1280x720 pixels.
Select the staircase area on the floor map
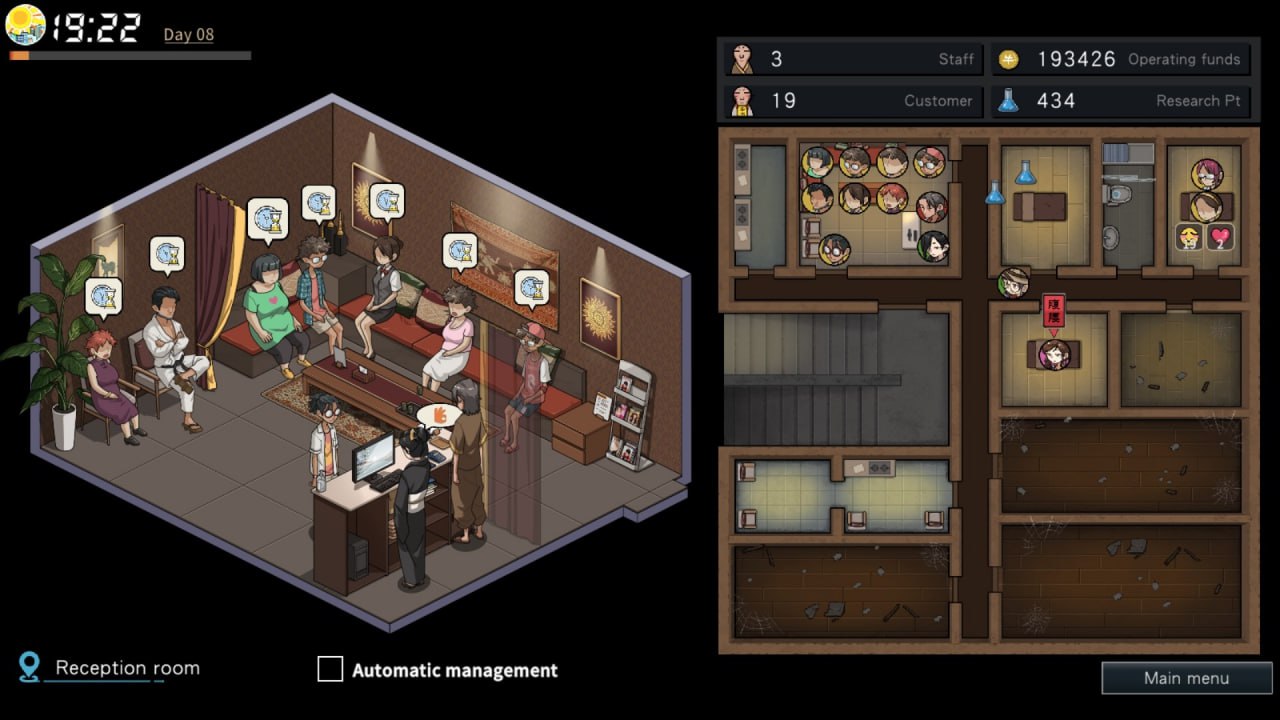[835, 378]
